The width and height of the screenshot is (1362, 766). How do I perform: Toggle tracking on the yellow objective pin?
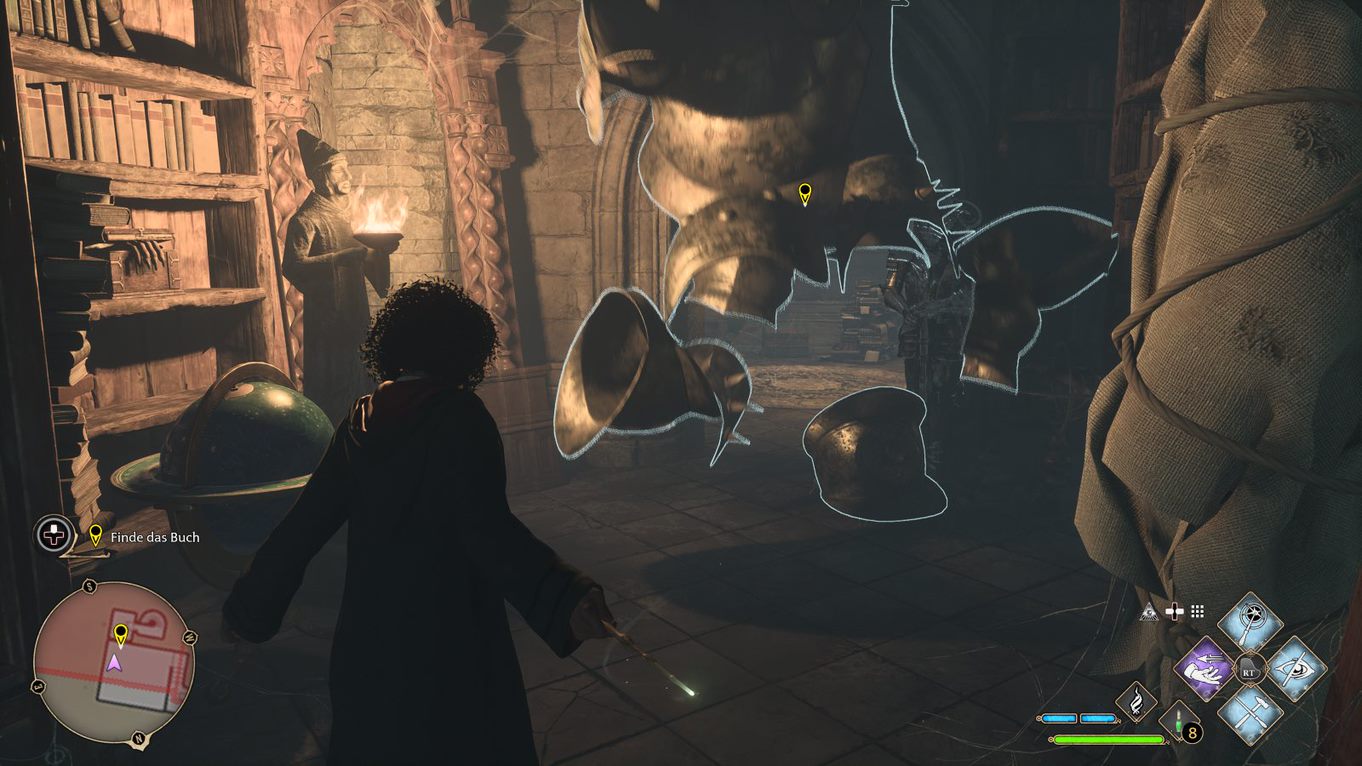(95, 536)
